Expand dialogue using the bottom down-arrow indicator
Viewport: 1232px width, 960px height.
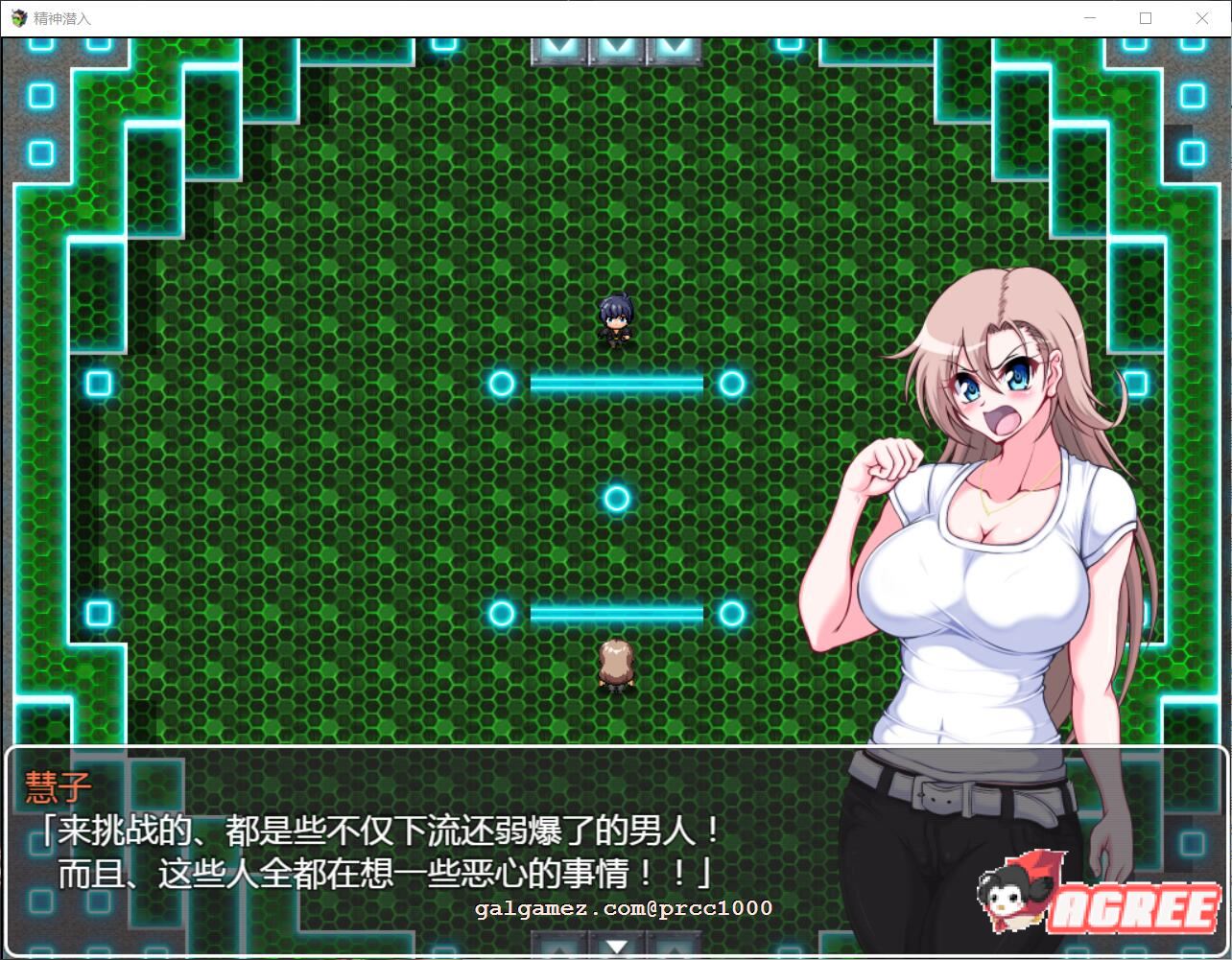pos(617,945)
